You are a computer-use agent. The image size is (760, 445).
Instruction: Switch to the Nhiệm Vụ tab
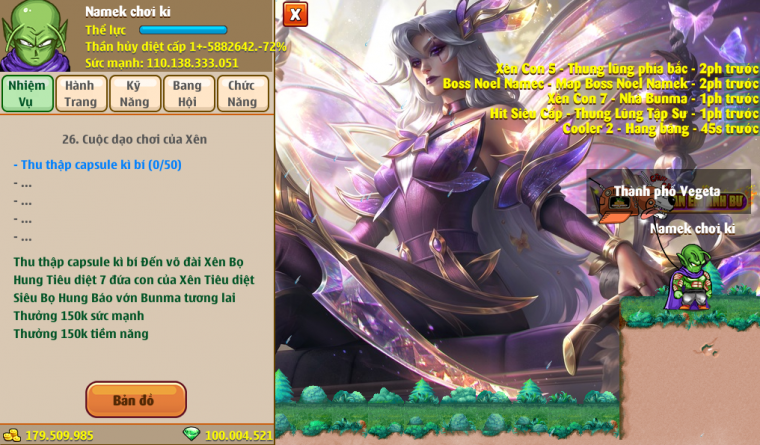[x=27, y=93]
